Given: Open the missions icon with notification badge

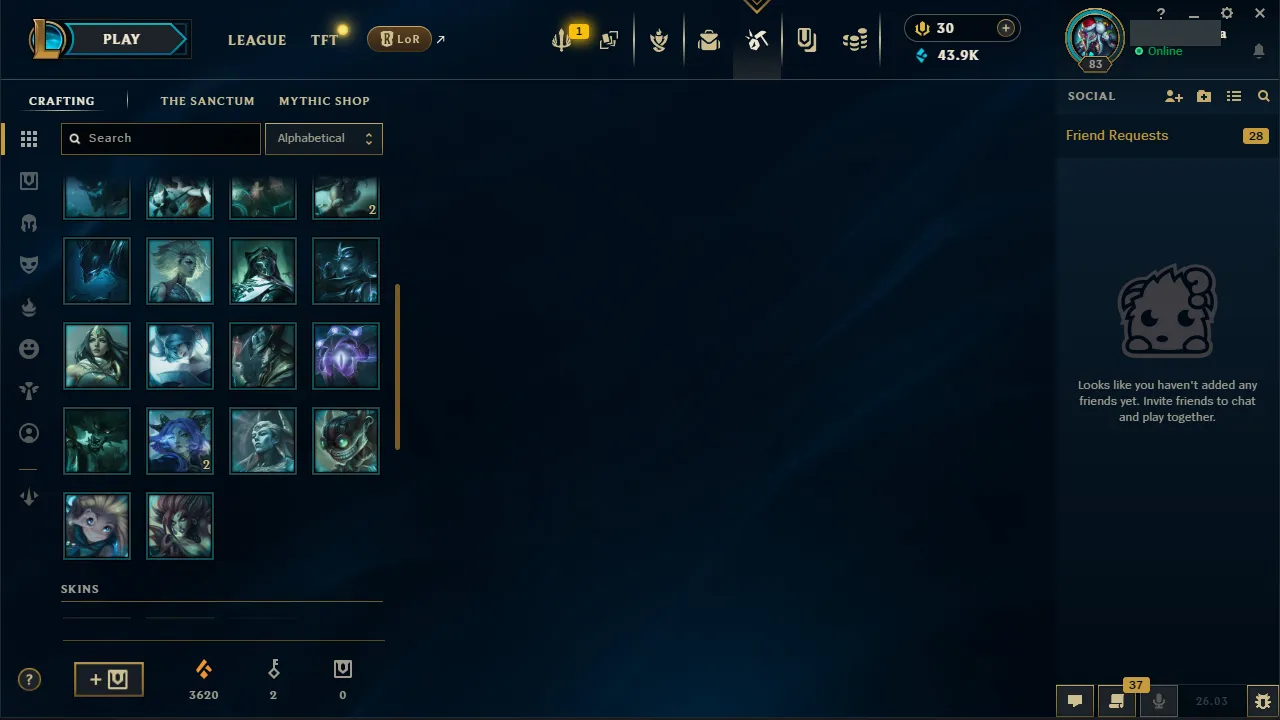Looking at the screenshot, I should pyautogui.click(x=561, y=40).
